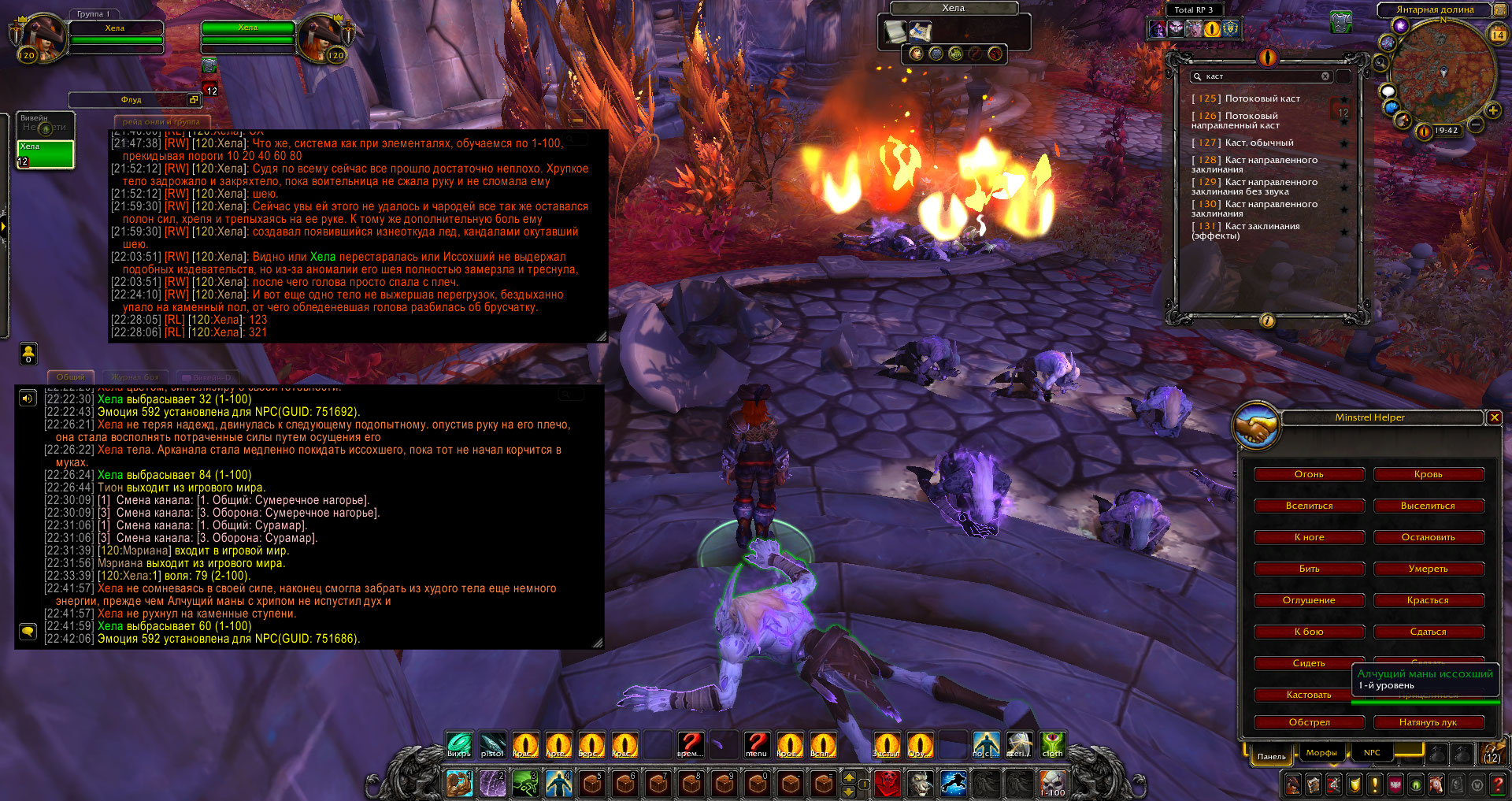Screen dimensions: 1512x801
Task: Choose the Натянуть лук action
Action: pos(1428,722)
